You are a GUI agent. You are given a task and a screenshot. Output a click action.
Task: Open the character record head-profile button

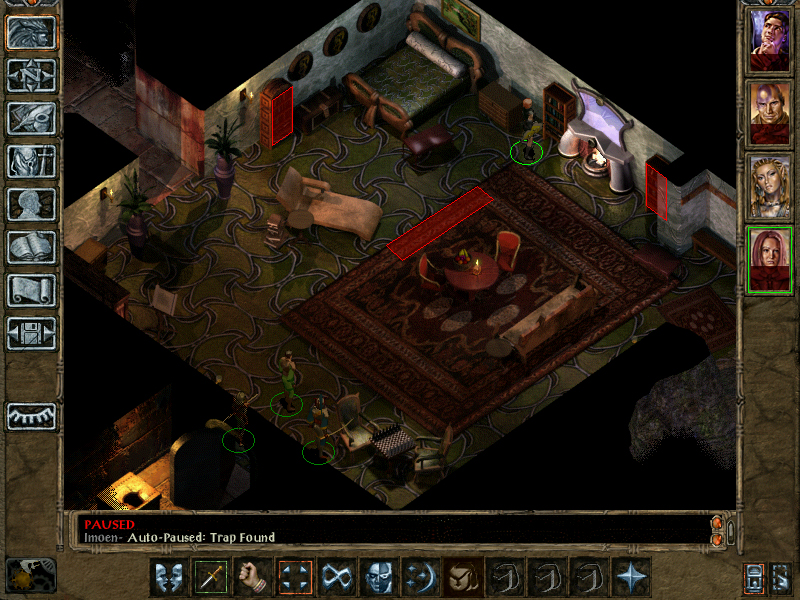[31, 204]
